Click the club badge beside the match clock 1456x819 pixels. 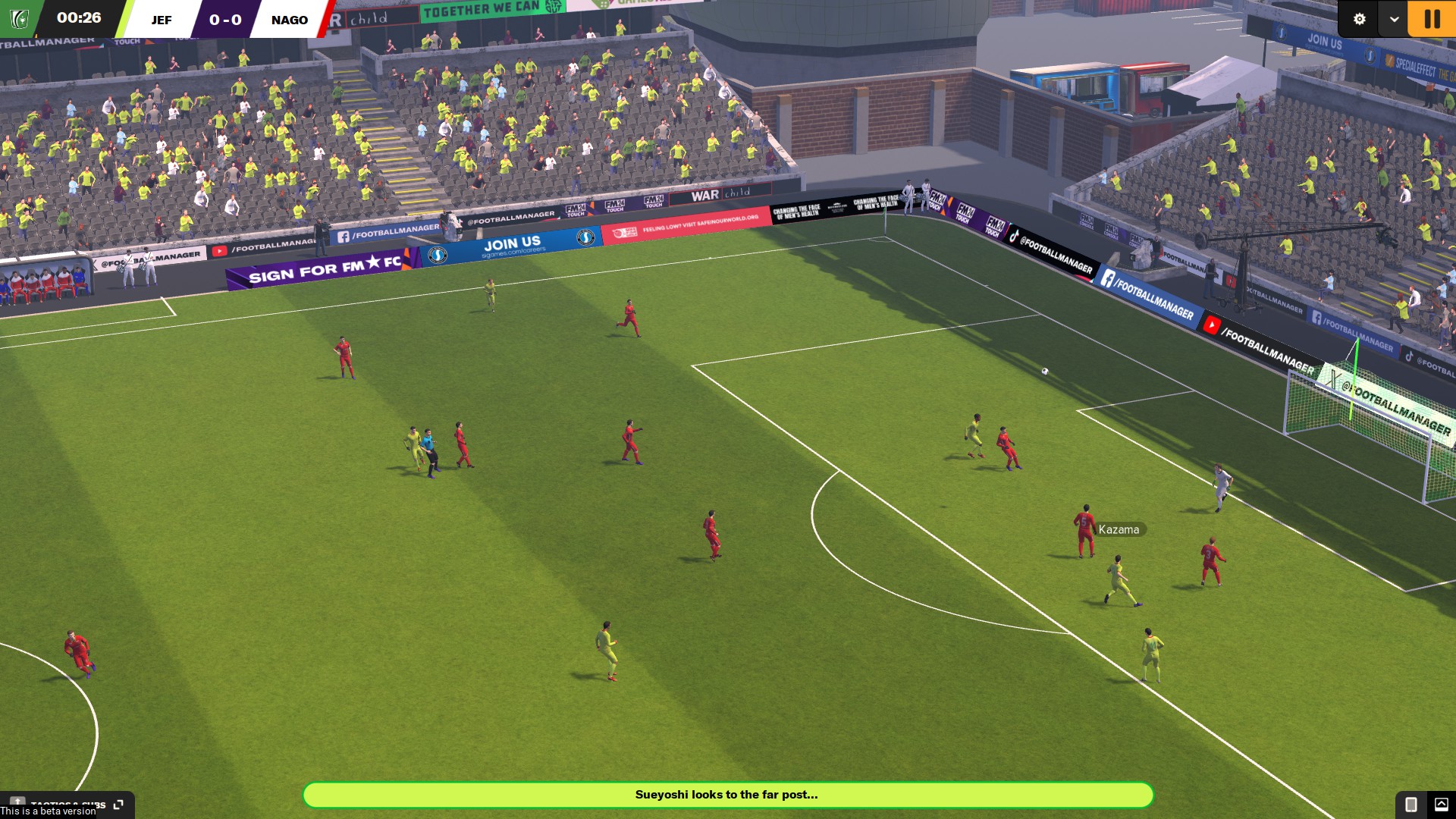point(19,19)
